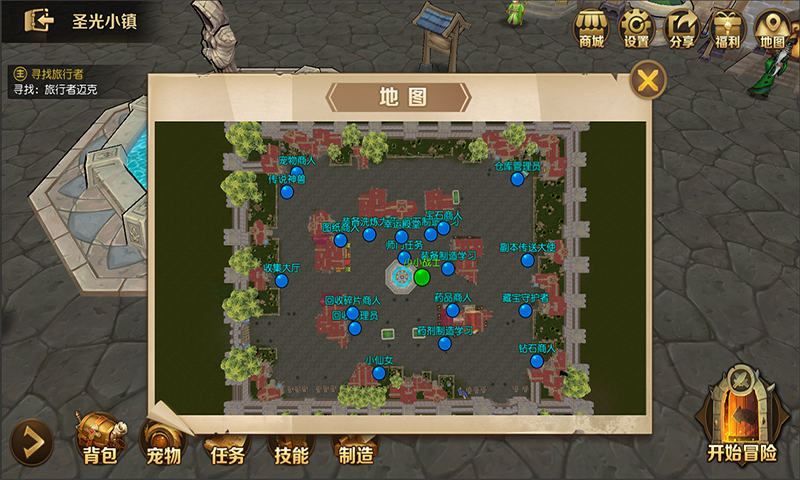The width and height of the screenshot is (800, 480).
Task: Collapse the bottom menu with the arrow button
Action: [x=31, y=441]
